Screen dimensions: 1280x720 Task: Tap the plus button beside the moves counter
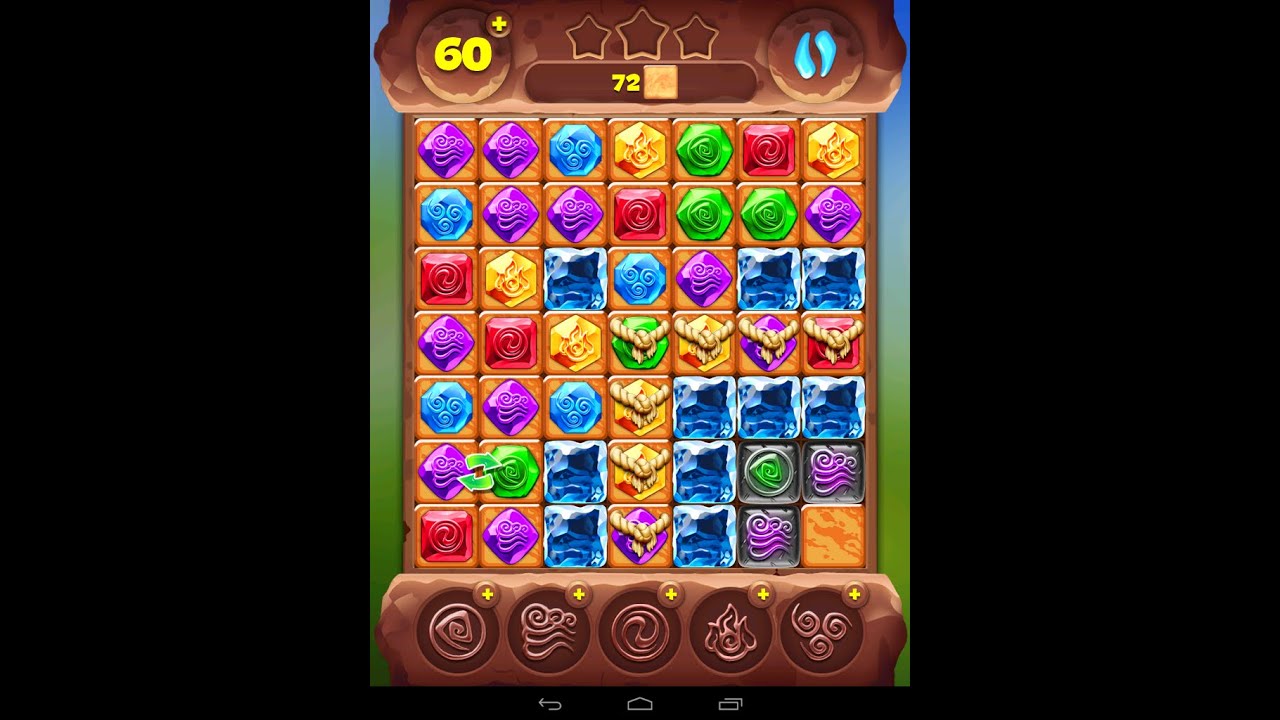click(x=499, y=25)
